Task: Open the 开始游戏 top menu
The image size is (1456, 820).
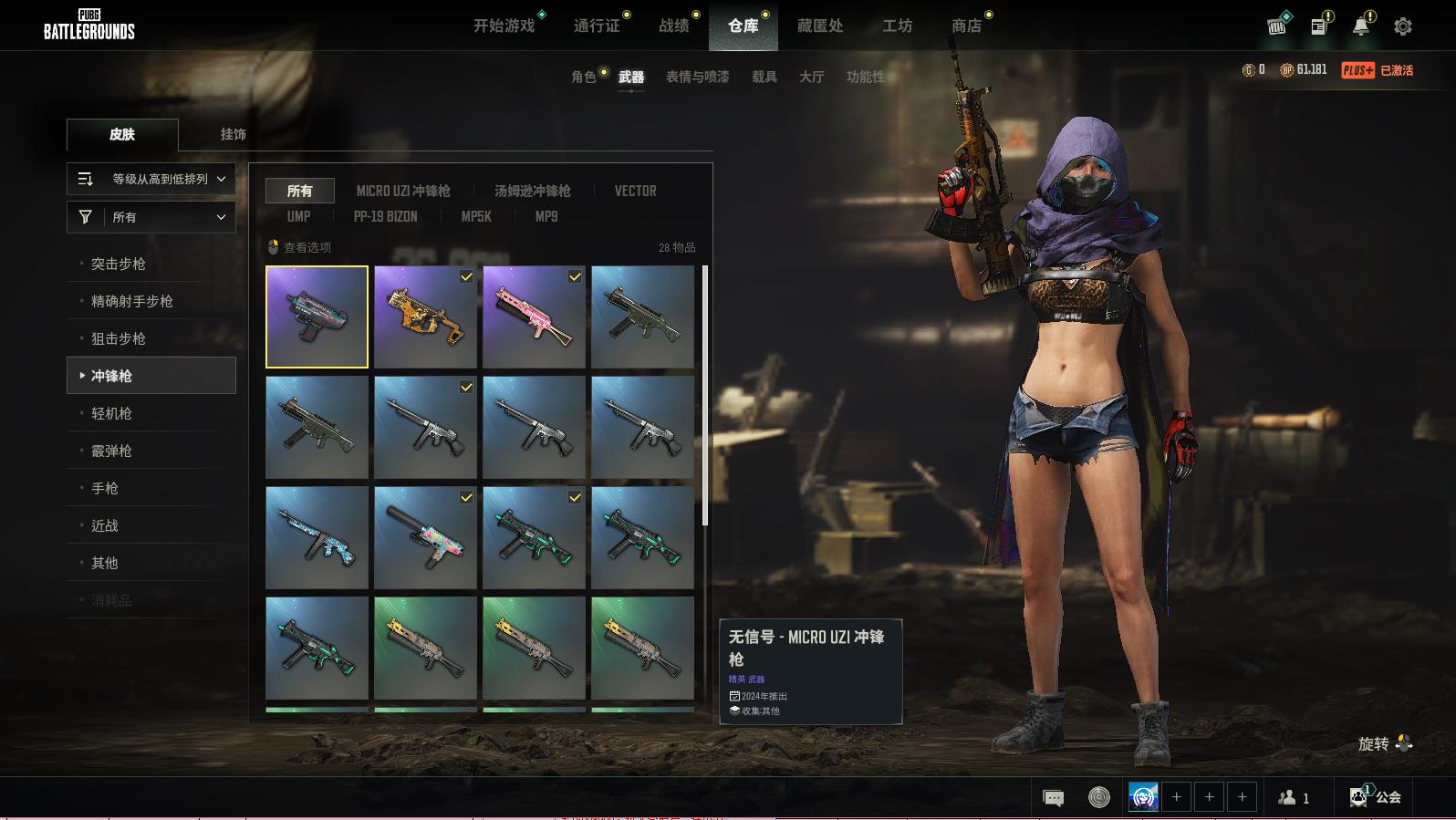Action: (x=504, y=26)
